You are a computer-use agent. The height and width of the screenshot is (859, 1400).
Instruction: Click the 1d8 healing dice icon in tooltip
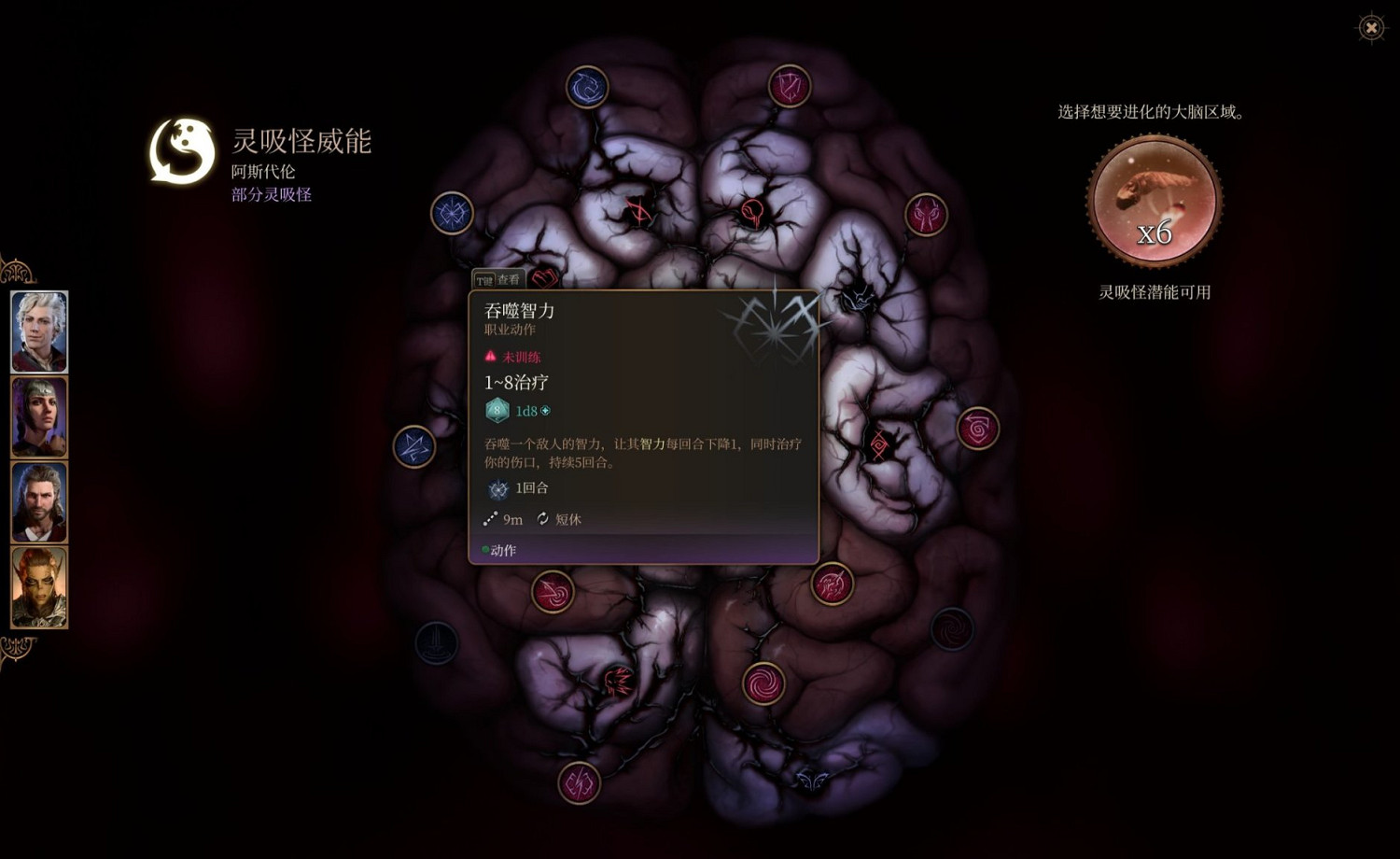pyautogui.click(x=497, y=409)
